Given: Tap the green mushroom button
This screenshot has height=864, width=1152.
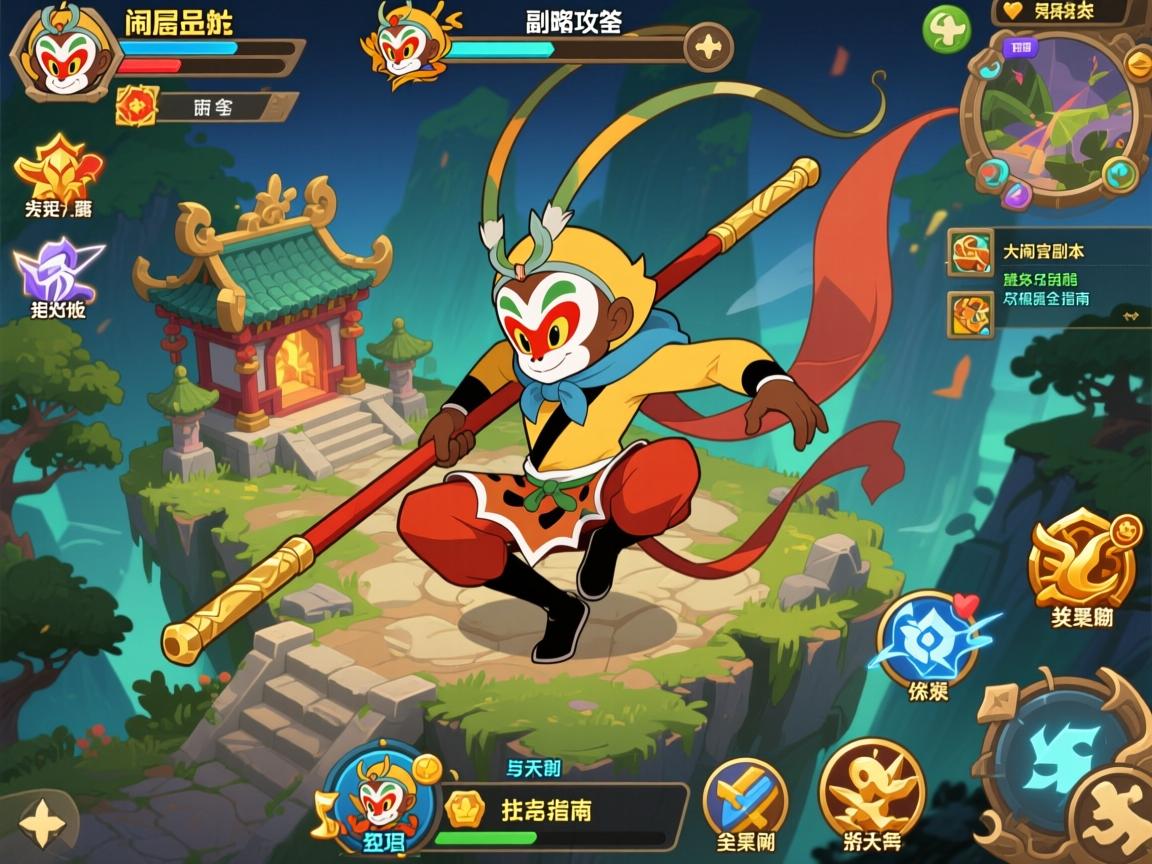Looking at the screenshot, I should click(946, 30).
